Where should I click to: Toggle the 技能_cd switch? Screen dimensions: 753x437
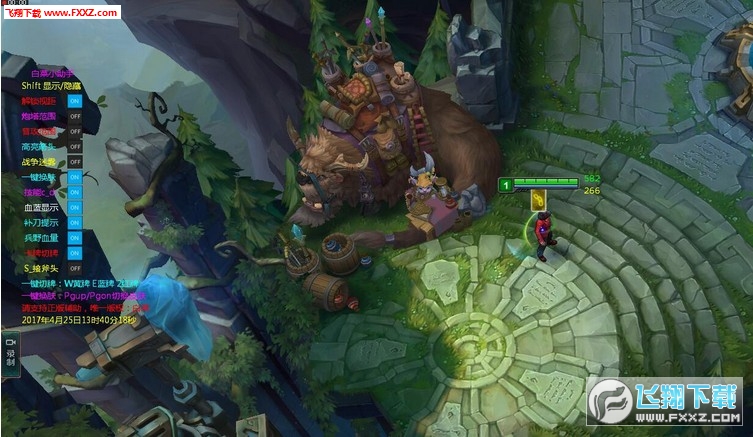pyautogui.click(x=75, y=192)
